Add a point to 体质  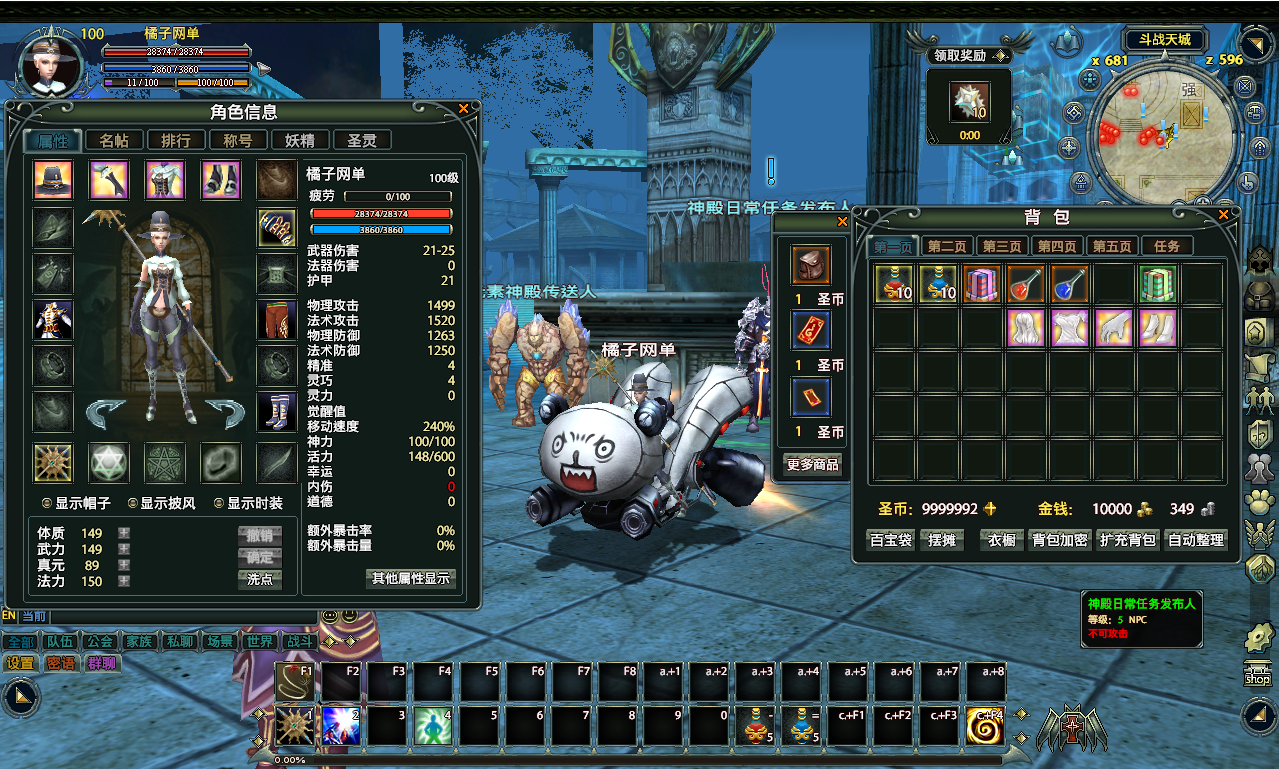[x=124, y=533]
